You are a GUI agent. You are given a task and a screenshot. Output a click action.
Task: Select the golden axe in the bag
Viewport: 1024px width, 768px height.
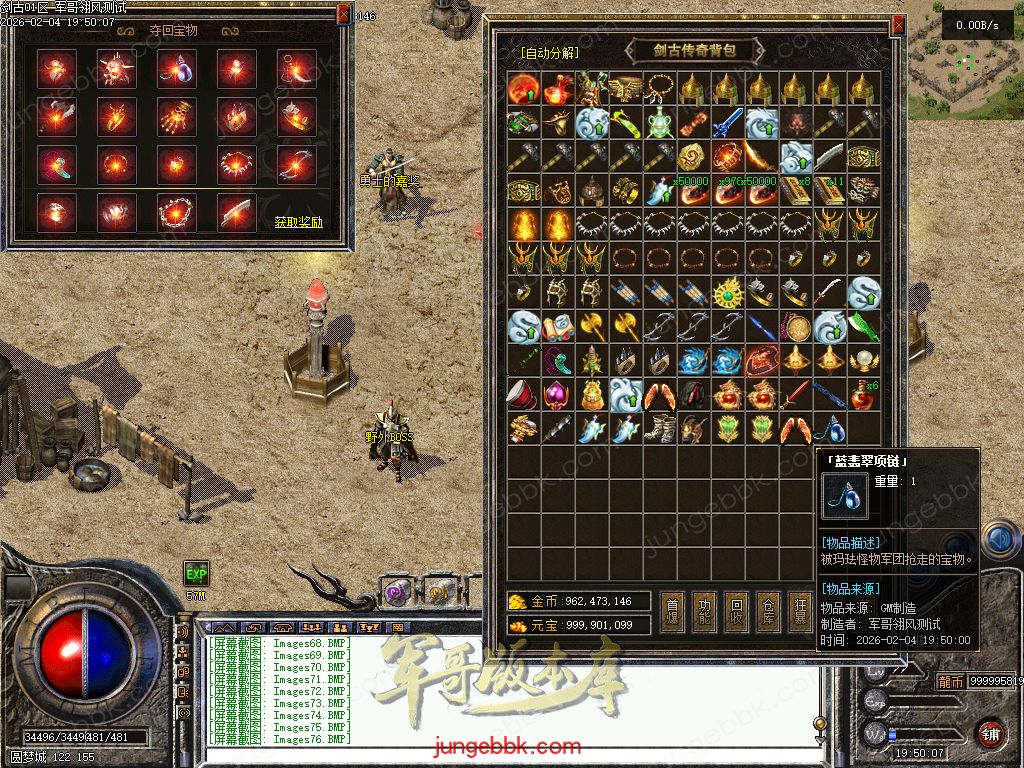591,326
